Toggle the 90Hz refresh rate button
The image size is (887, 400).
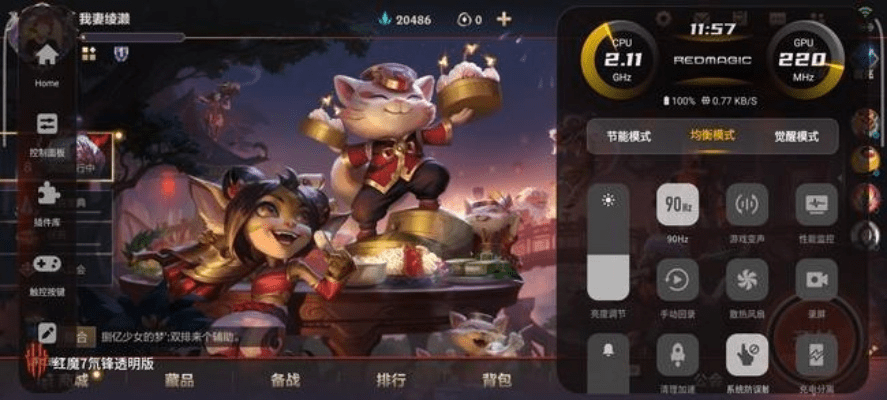pos(677,206)
